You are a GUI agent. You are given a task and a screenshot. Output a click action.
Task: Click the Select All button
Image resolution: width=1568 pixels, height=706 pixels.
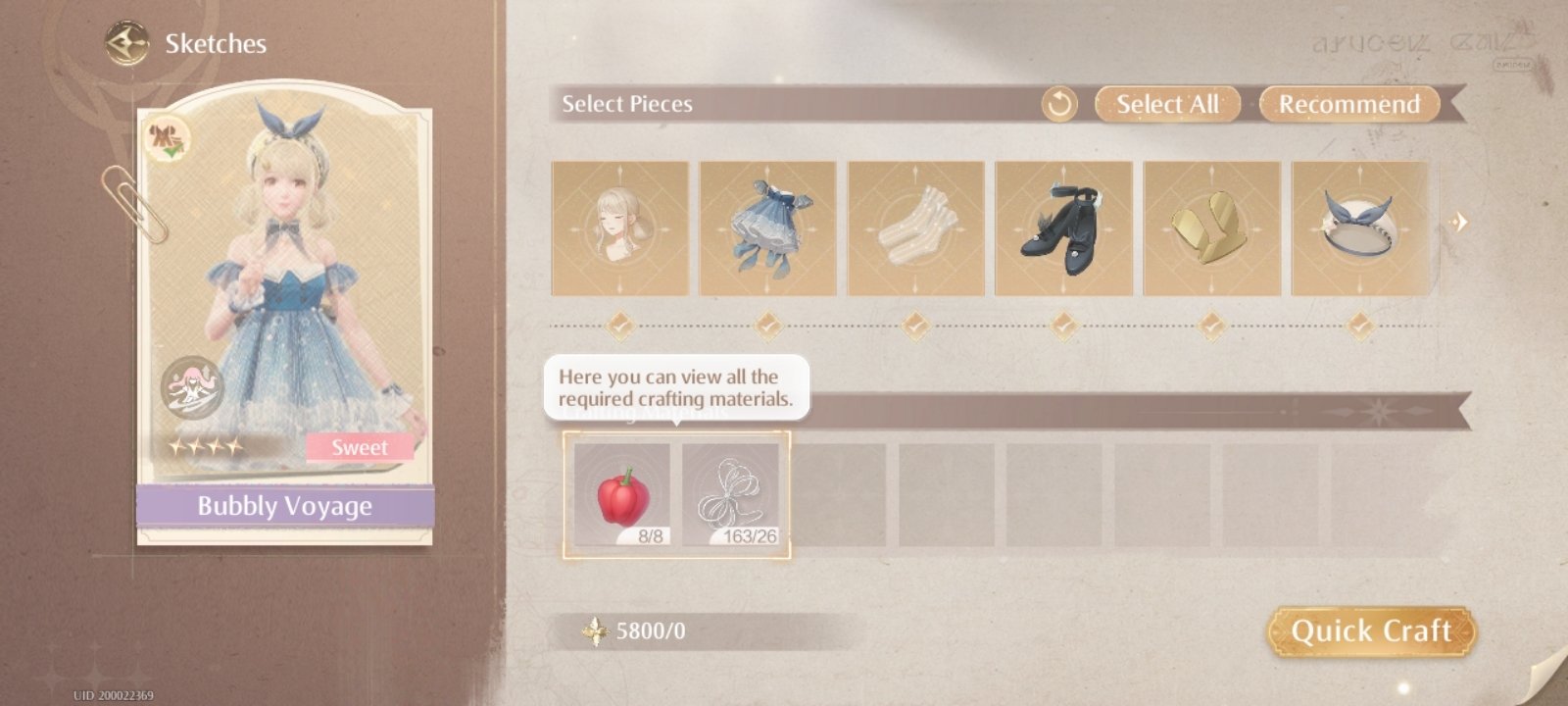tap(1167, 104)
